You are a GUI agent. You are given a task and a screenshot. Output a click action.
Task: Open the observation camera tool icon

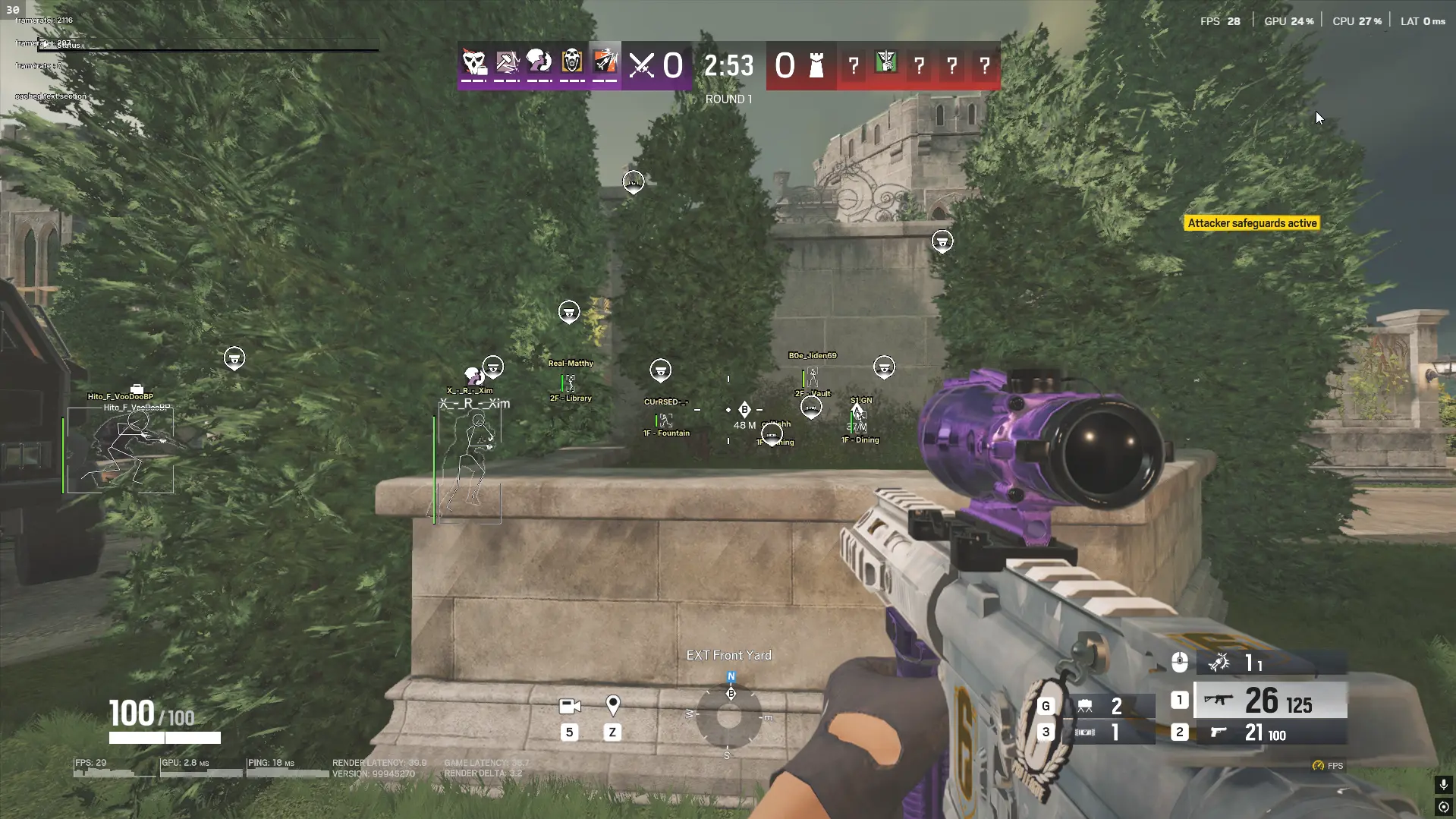click(x=570, y=707)
